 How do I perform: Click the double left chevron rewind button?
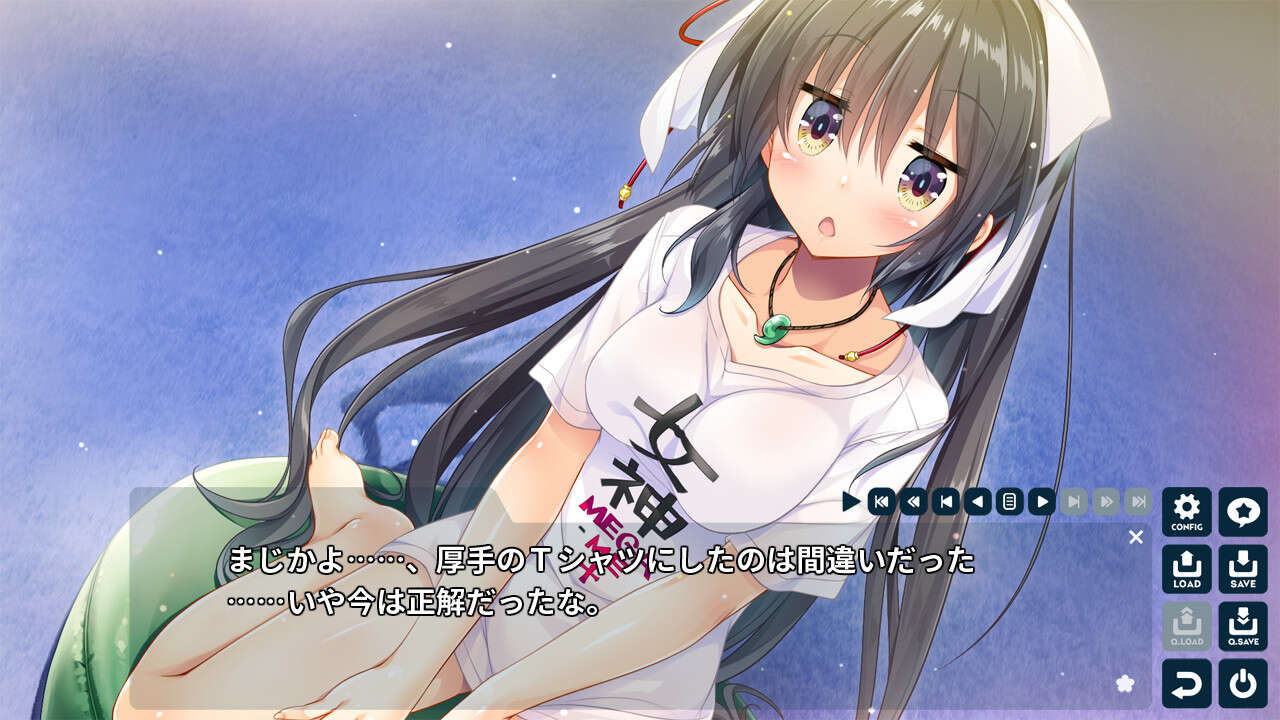point(913,501)
